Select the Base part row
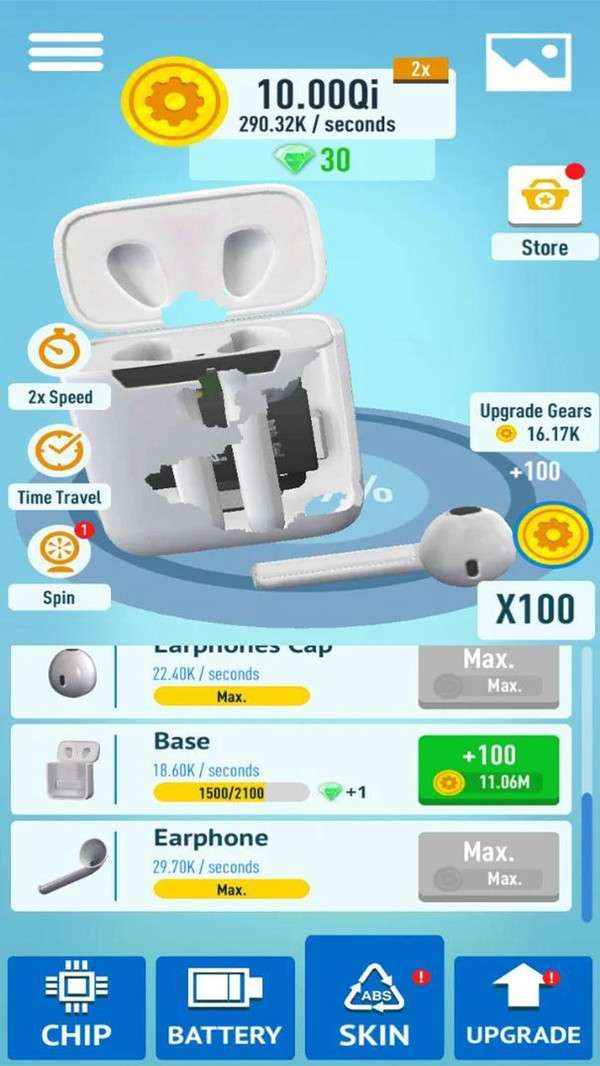600x1066 pixels. (x=230, y=770)
